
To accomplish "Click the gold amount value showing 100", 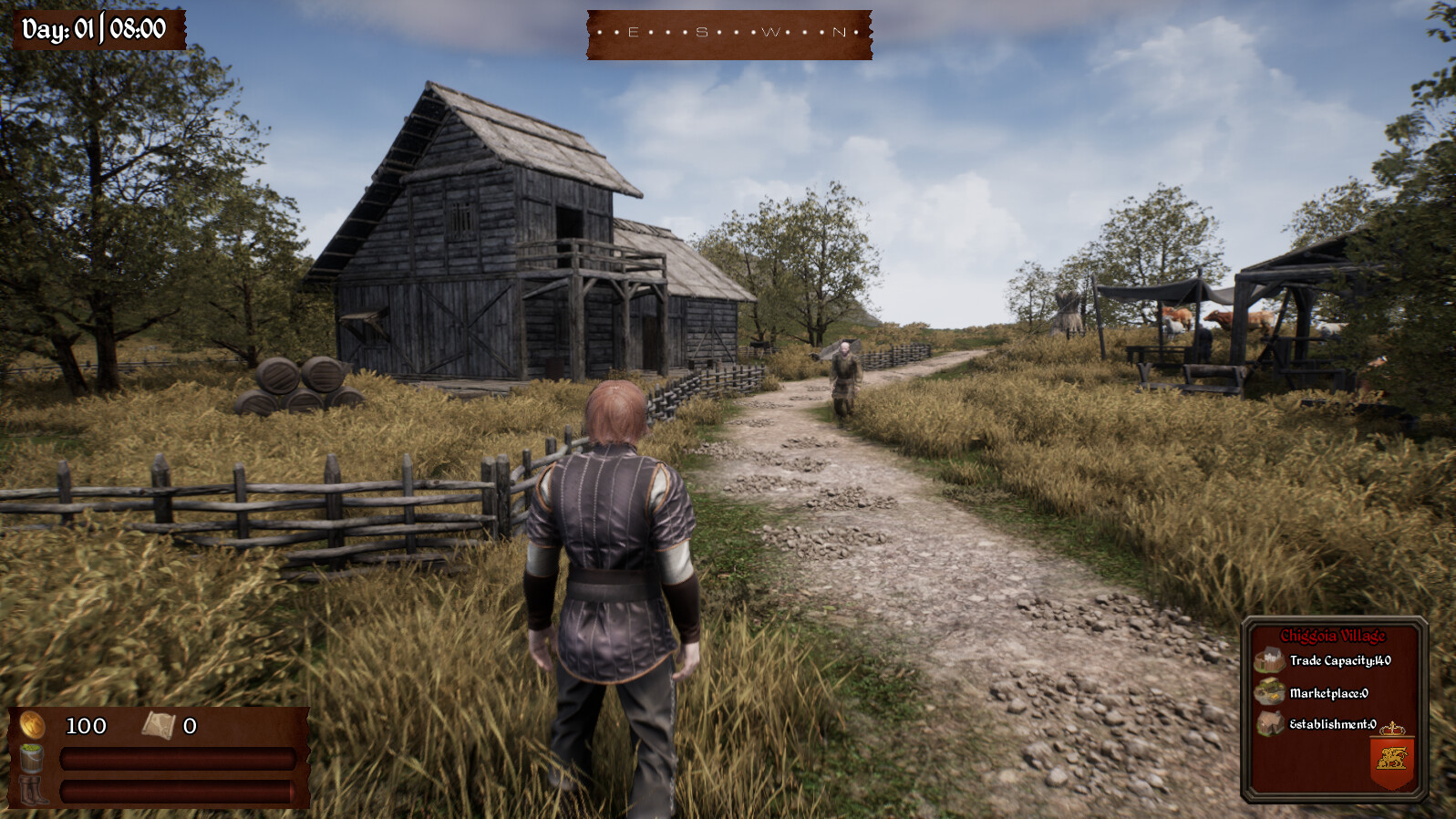I will [86, 725].
